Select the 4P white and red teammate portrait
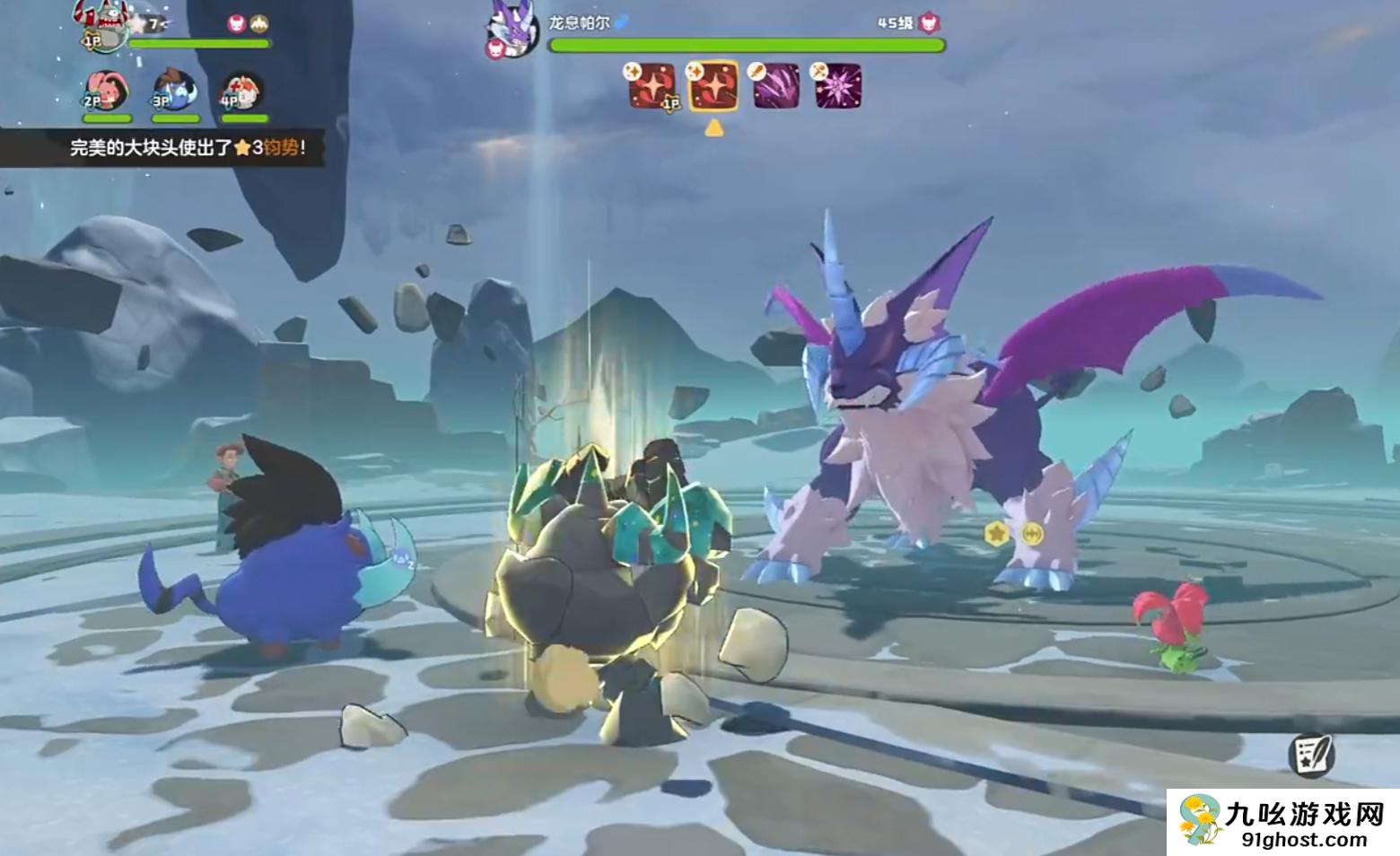Screen dimensions: 1400x856 click(x=243, y=92)
